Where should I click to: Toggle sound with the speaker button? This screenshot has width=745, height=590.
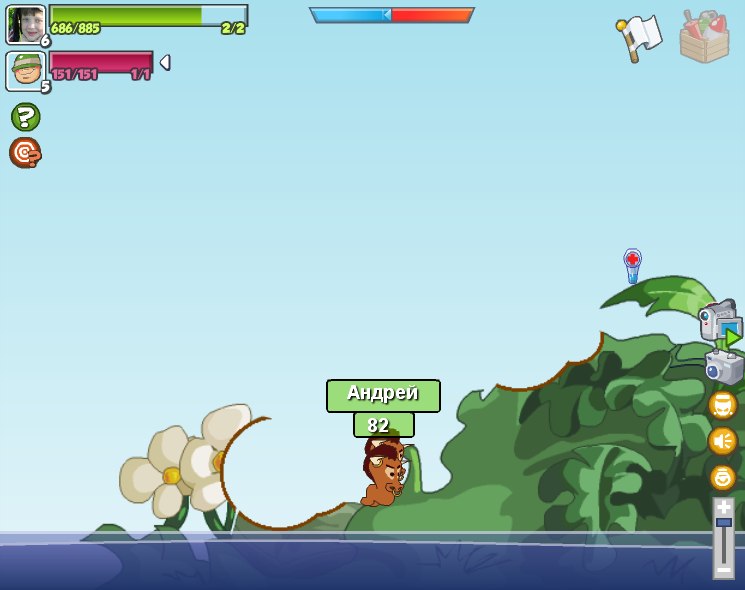pos(722,441)
